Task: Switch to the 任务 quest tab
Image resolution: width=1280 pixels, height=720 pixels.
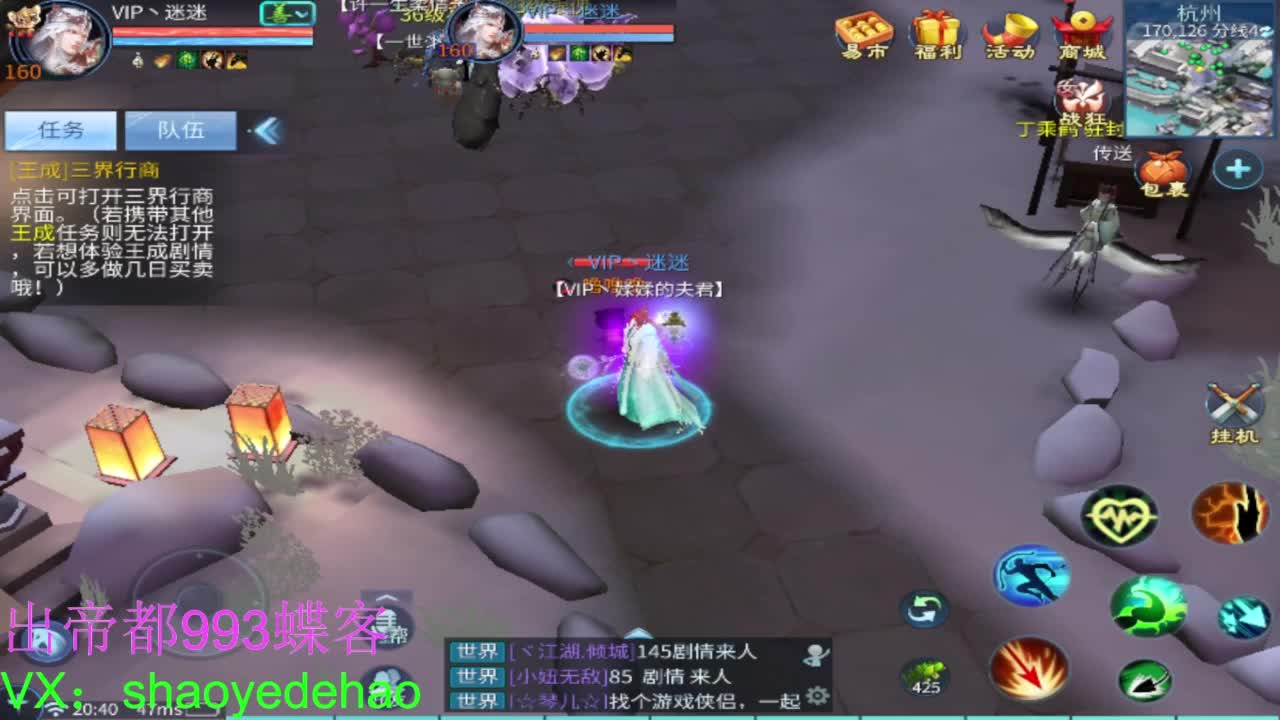Action: click(x=62, y=130)
